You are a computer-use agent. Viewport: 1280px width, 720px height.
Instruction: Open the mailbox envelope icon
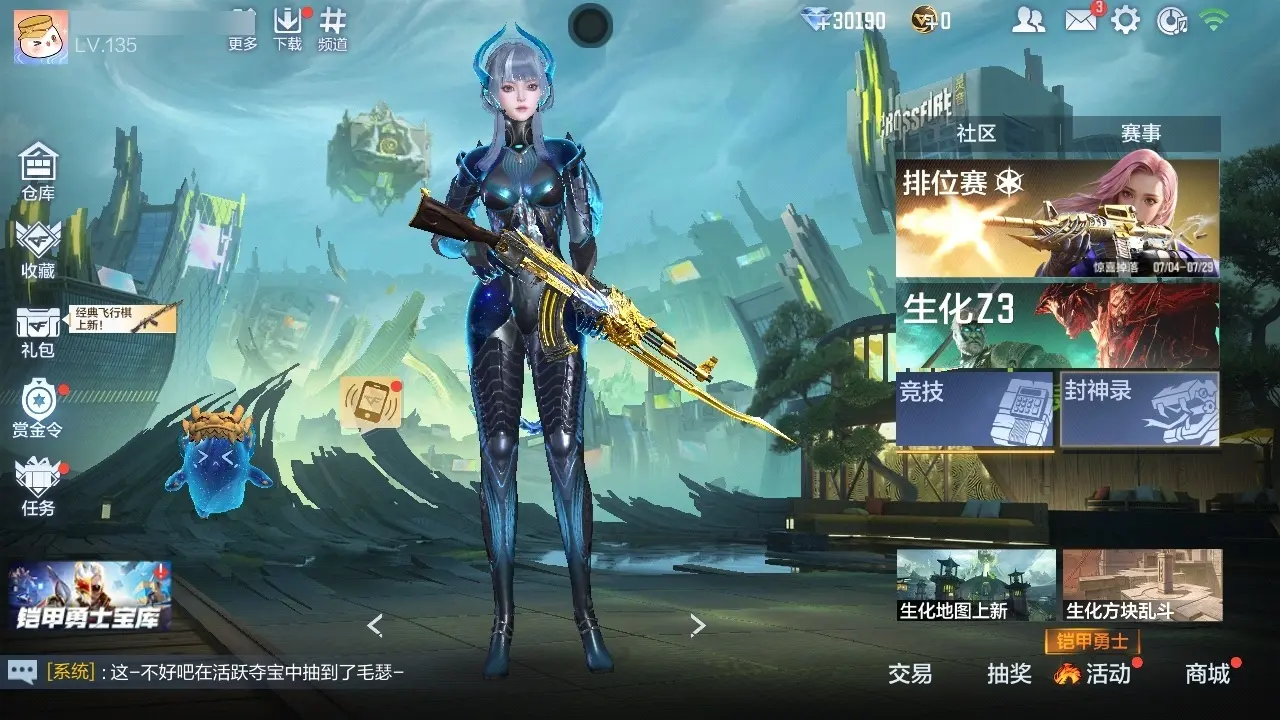pos(1081,20)
